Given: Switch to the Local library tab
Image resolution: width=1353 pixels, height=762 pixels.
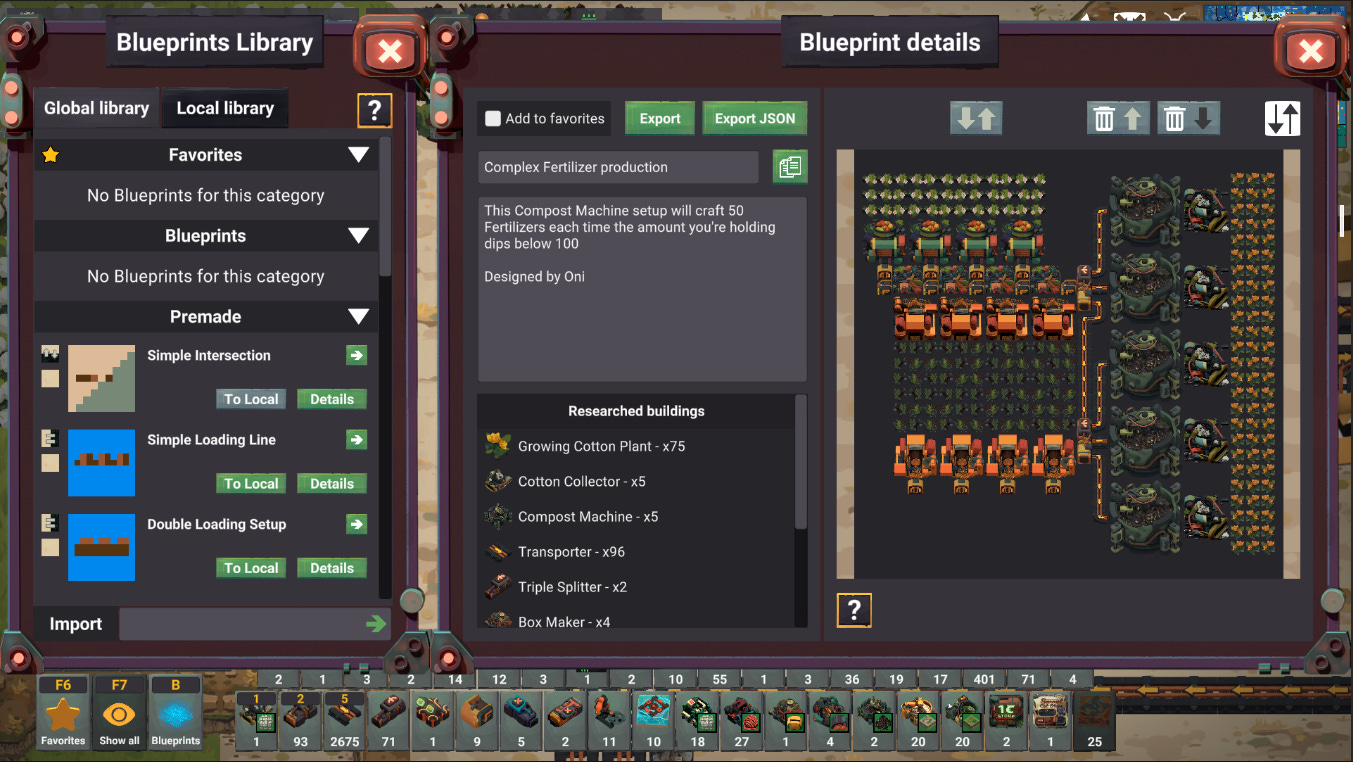Looking at the screenshot, I should 224,107.
